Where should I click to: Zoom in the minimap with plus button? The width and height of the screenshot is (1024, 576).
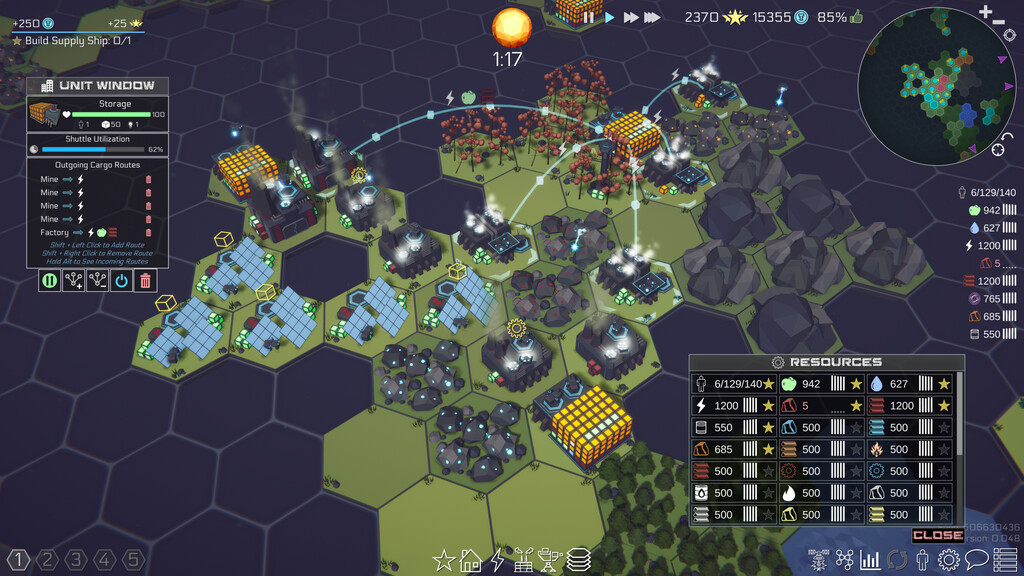point(987,11)
